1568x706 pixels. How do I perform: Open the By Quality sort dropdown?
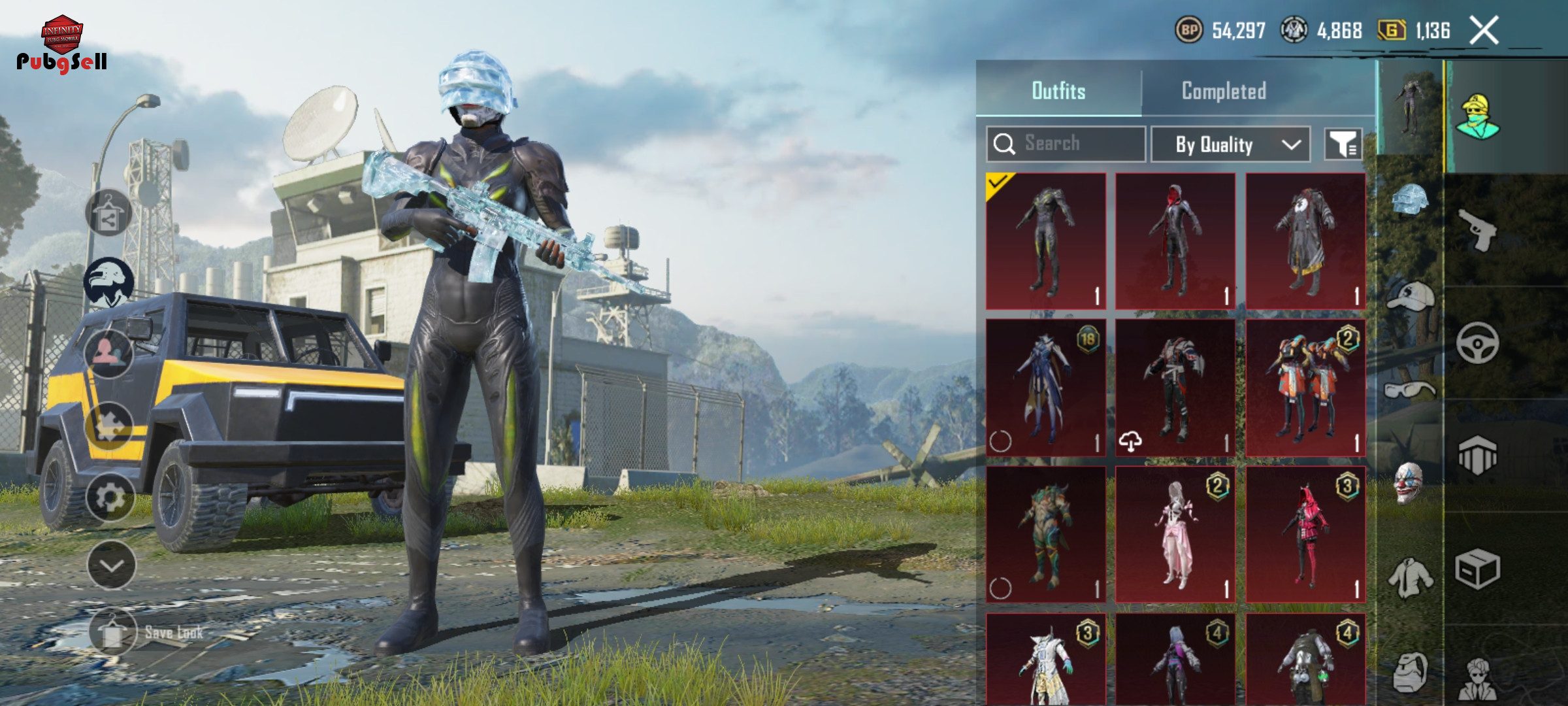tap(1230, 144)
